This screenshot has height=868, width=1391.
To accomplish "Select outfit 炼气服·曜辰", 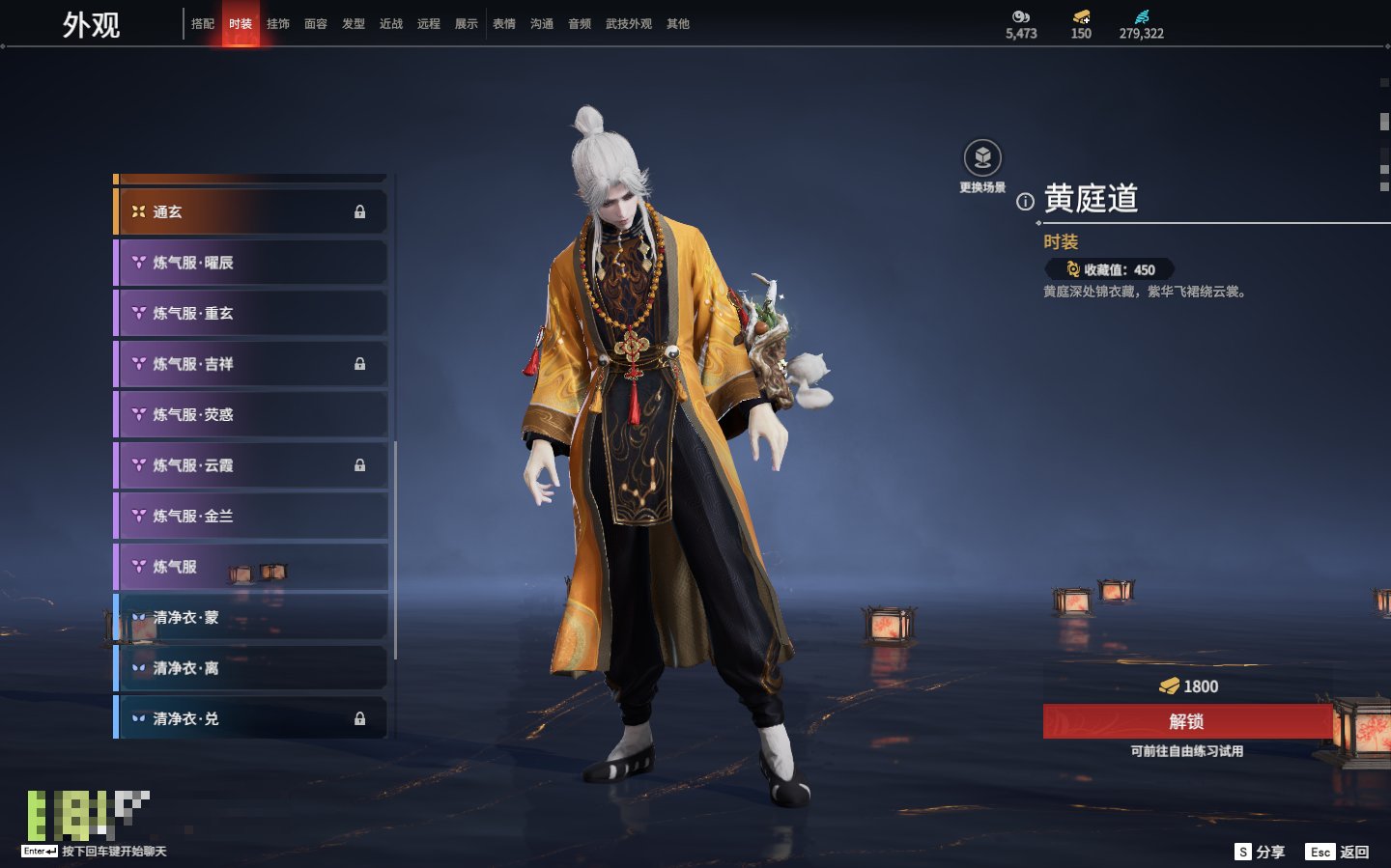I will coord(251,263).
